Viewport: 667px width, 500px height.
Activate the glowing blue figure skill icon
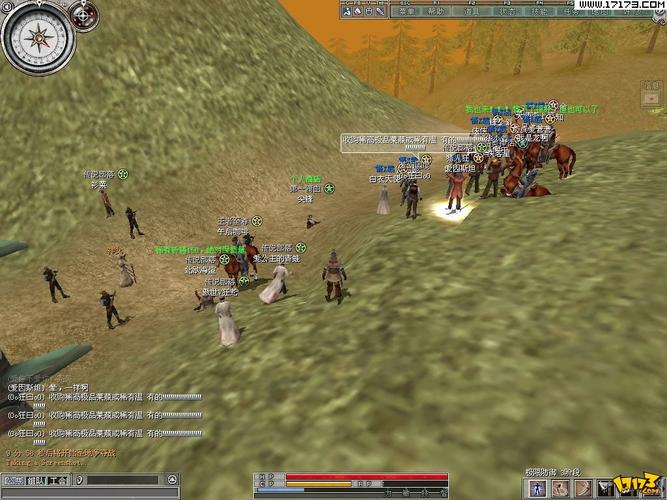point(539,487)
